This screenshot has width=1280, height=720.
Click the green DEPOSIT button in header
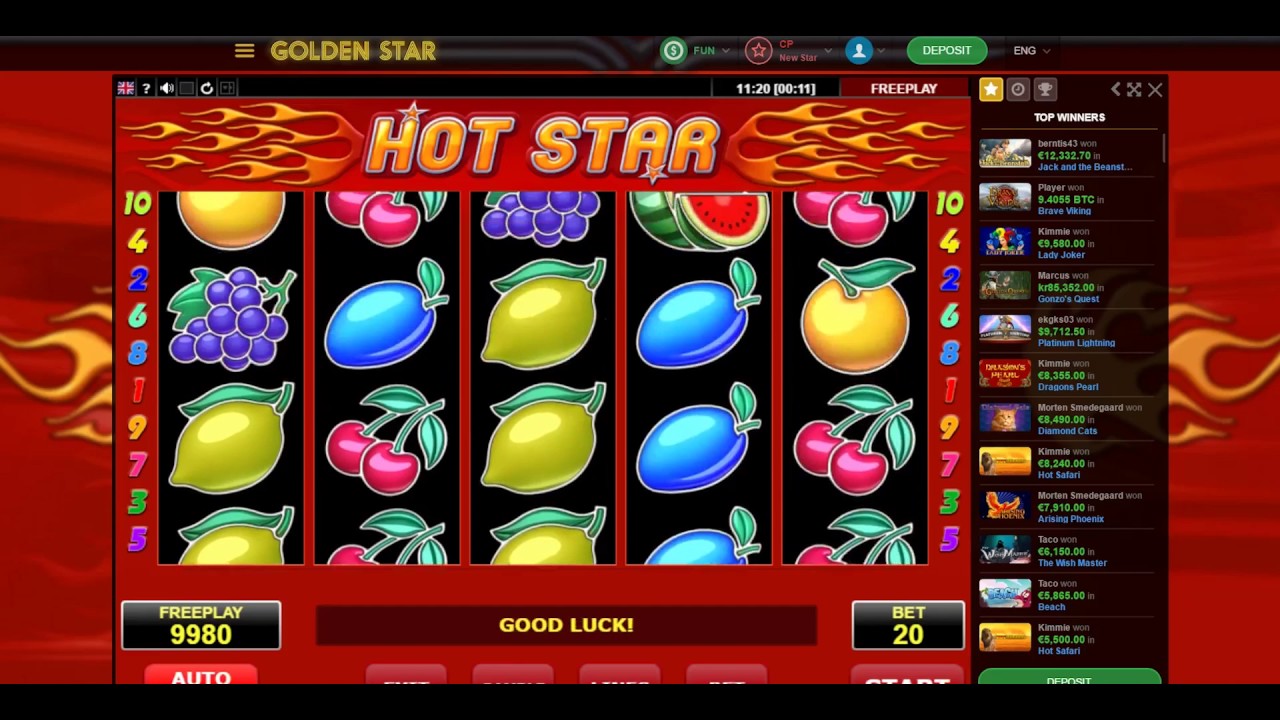946,50
